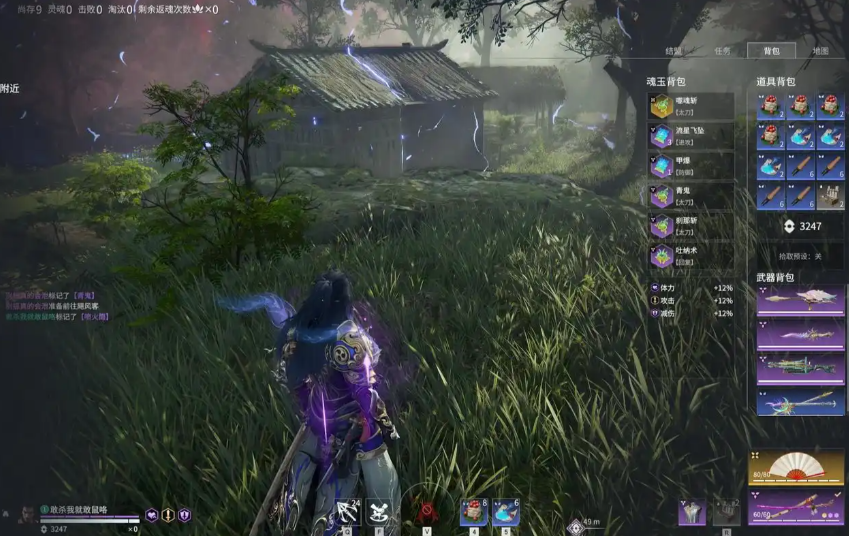Select the 噬魂斩 soul jade
Screen dimensions: 849x536
[x=691, y=106]
